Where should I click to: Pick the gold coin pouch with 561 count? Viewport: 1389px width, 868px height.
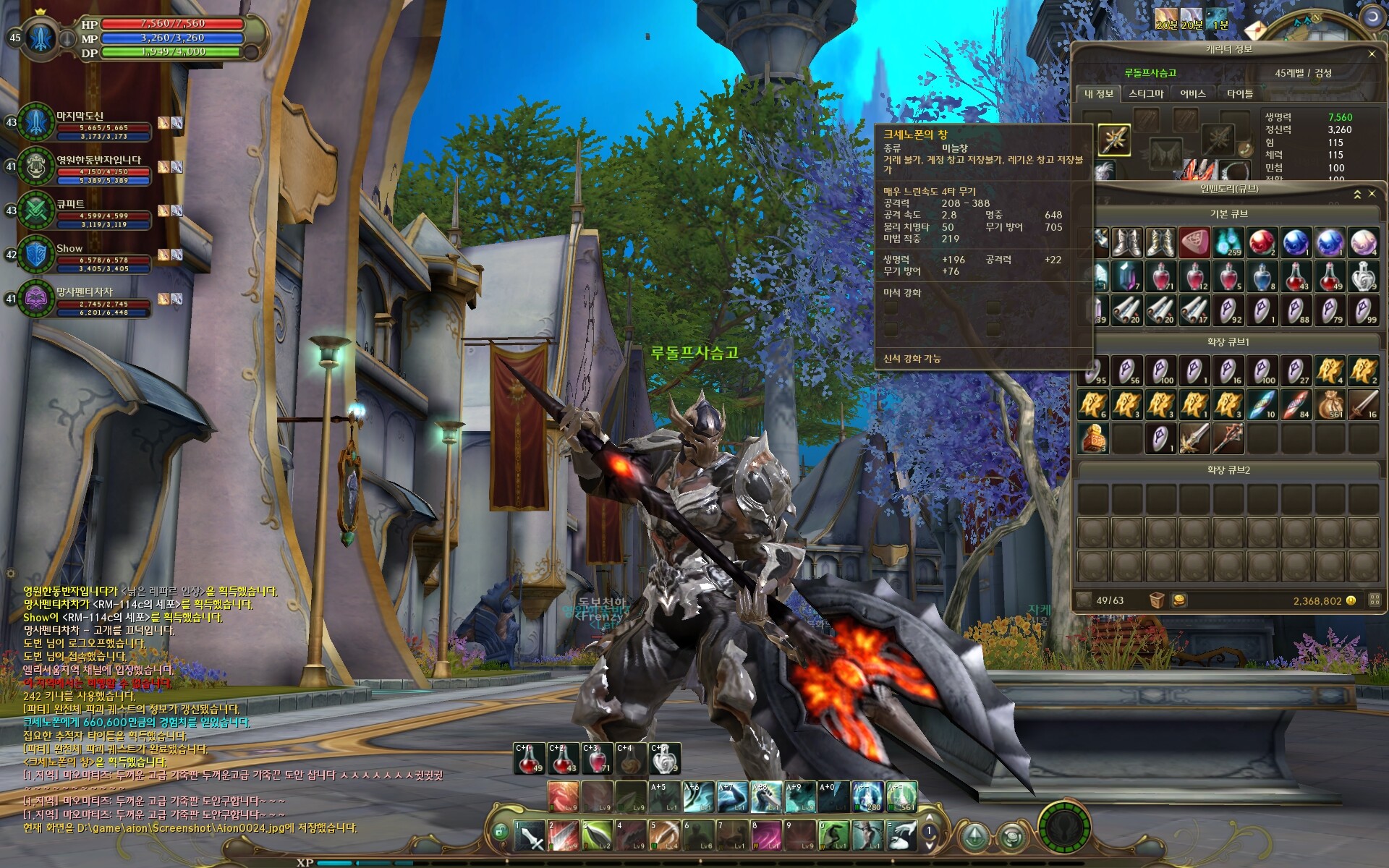click(1330, 405)
